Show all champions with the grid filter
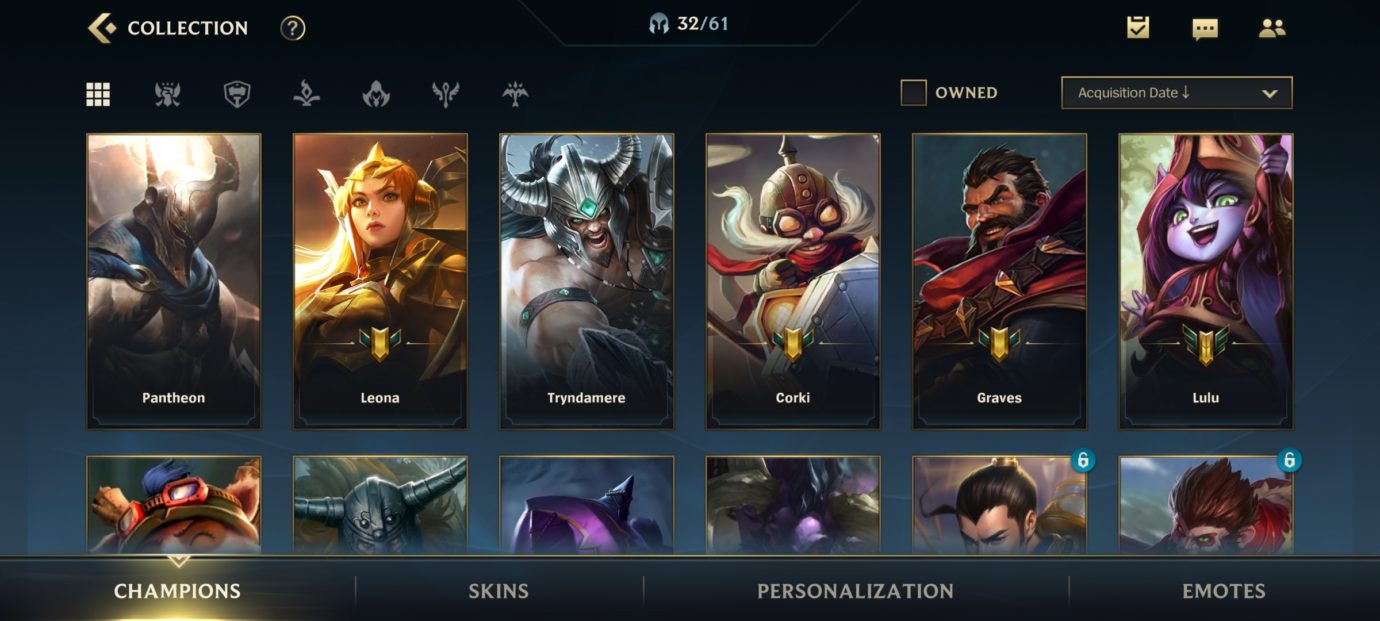 [98, 94]
